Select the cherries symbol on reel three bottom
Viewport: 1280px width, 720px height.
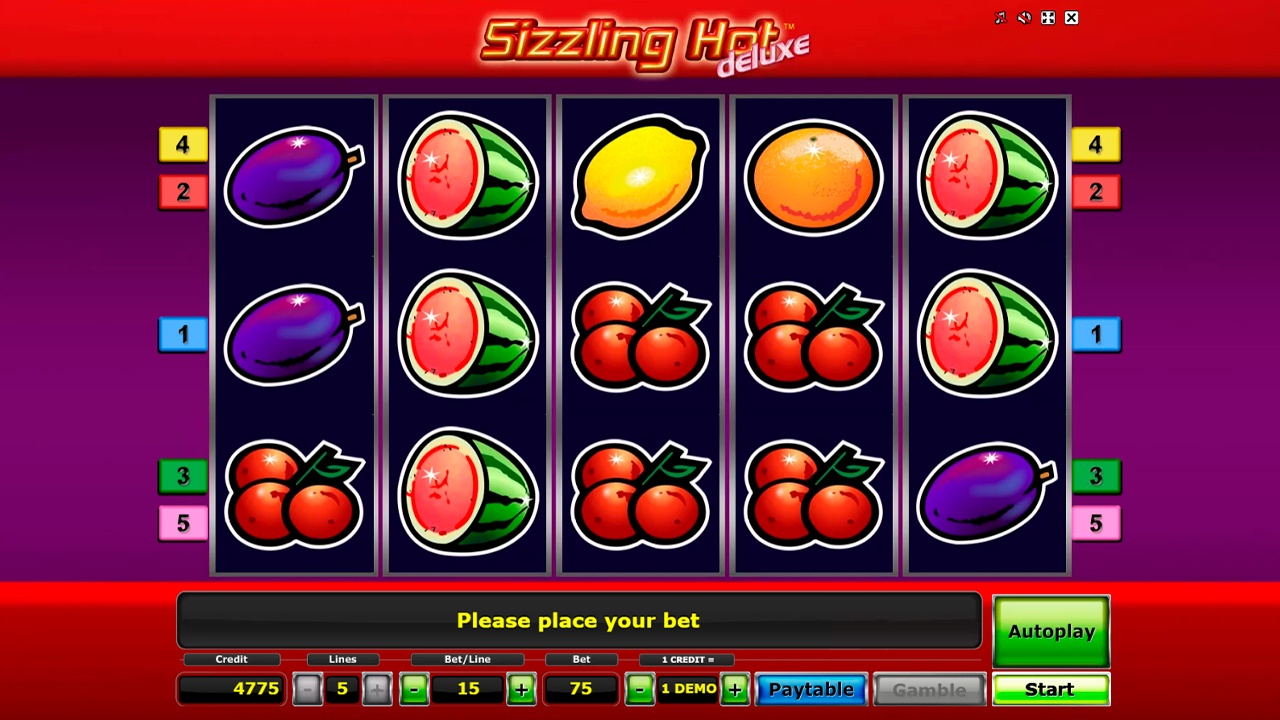[x=640, y=490]
